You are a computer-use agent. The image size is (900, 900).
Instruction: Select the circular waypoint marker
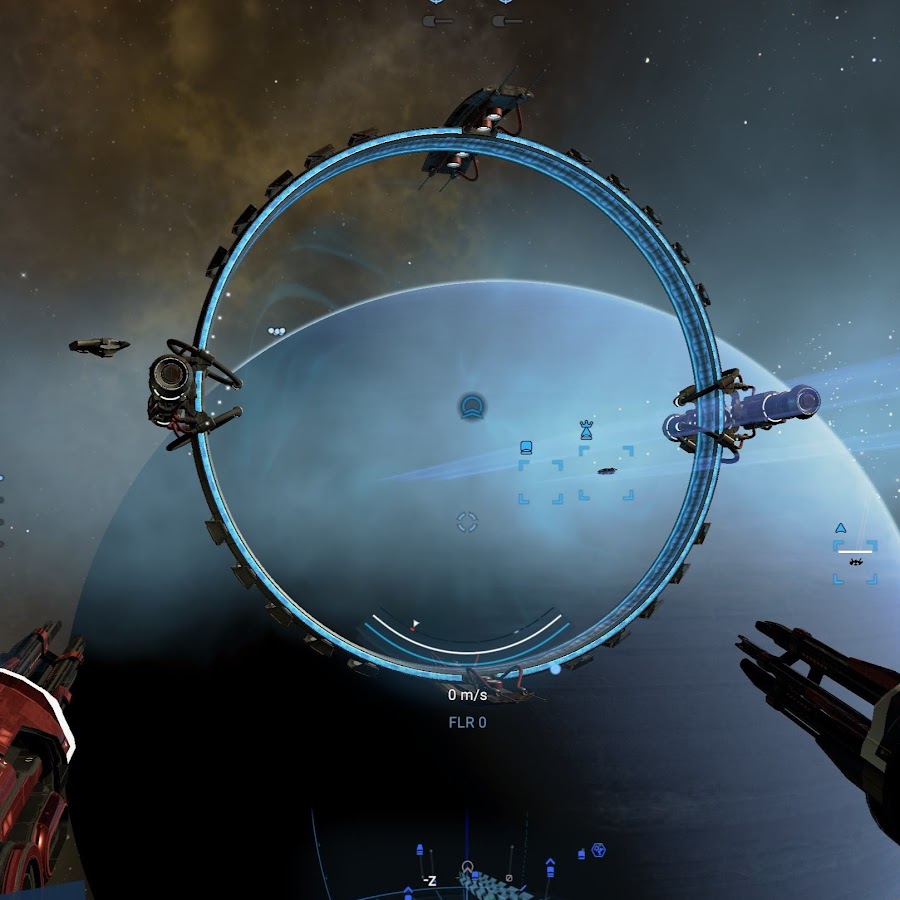[472, 407]
